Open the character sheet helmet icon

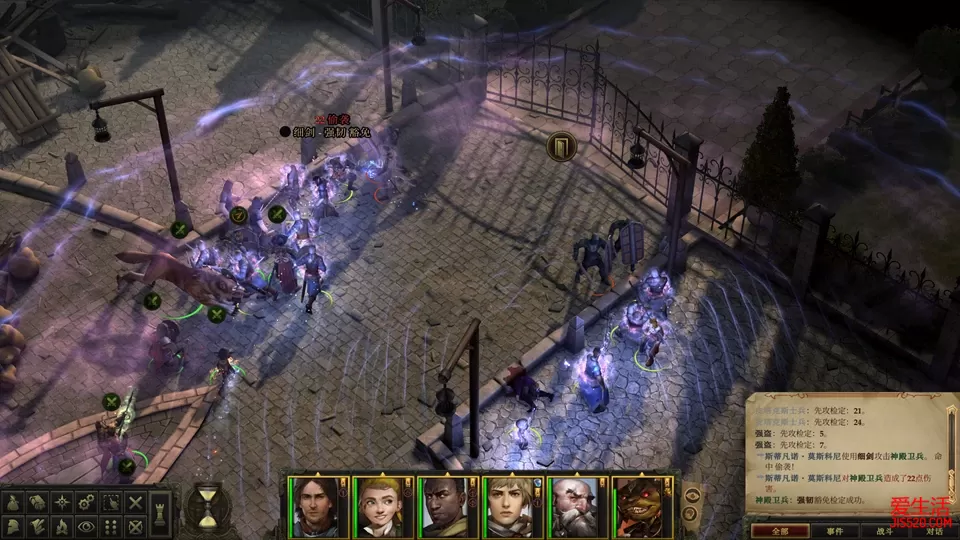[x=13, y=526]
